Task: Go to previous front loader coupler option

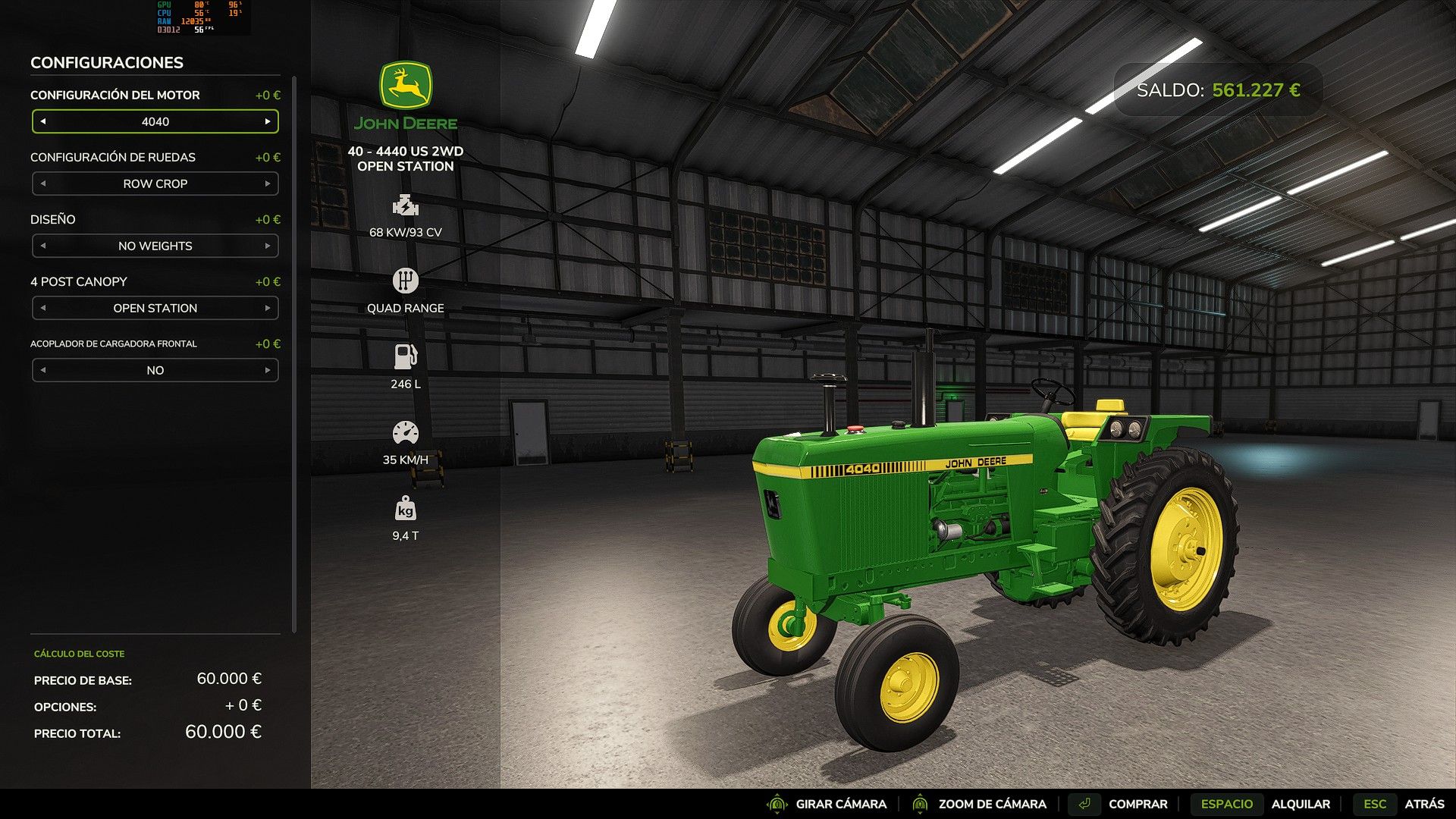Action: tap(43, 370)
